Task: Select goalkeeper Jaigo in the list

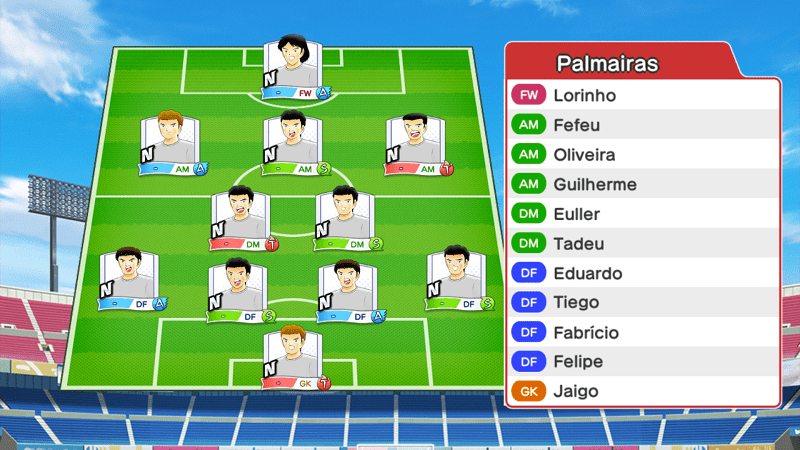Action: tap(642, 391)
